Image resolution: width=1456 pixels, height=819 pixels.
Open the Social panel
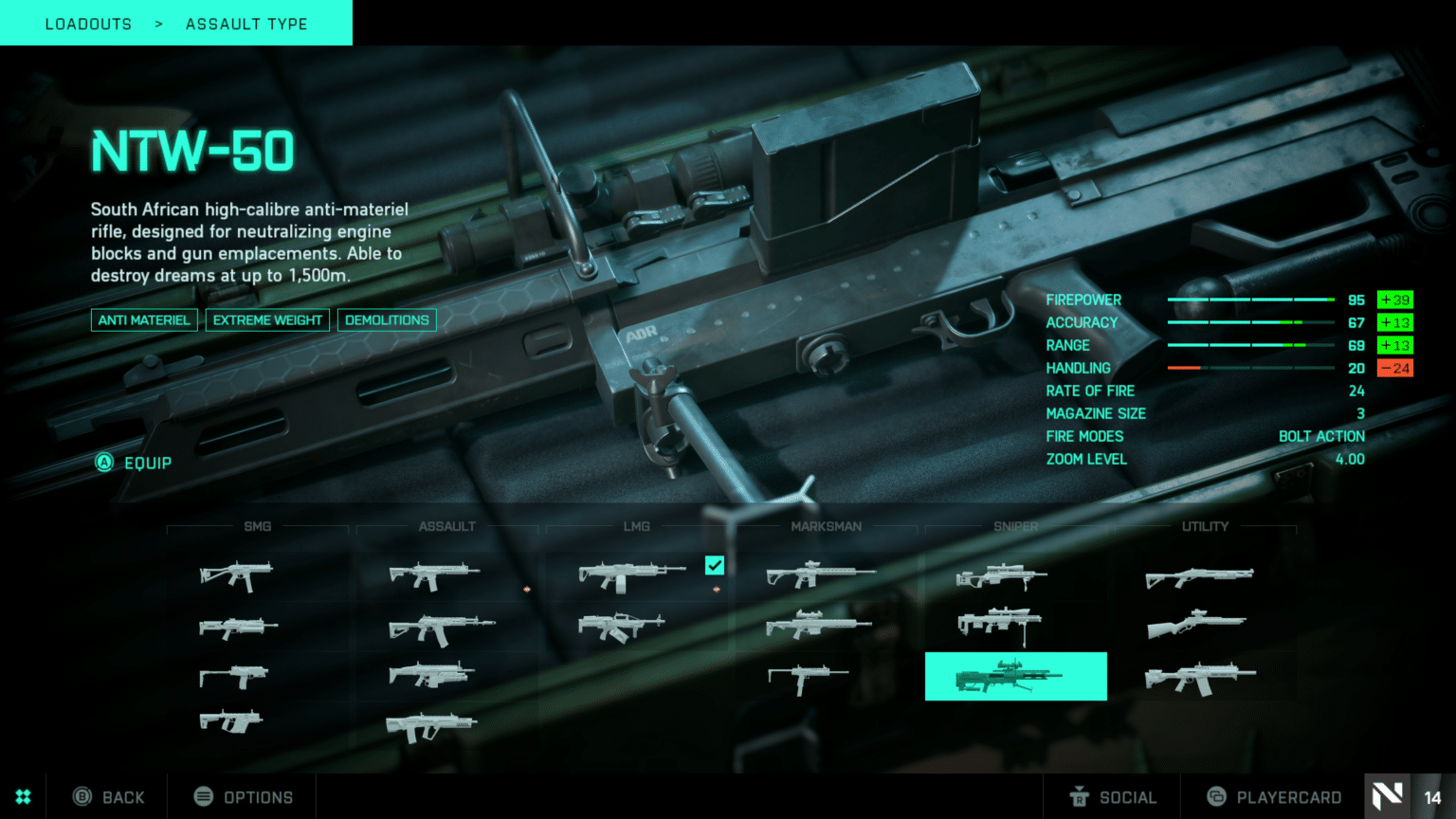click(1113, 797)
